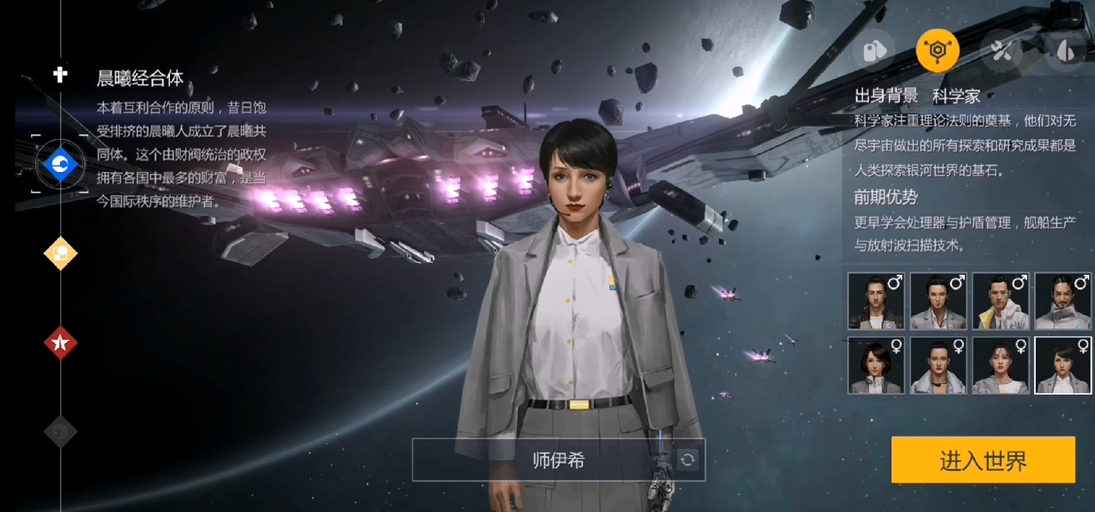Select the second male portrait in grey jacket
This screenshot has height=512, width=1095.
[938, 301]
